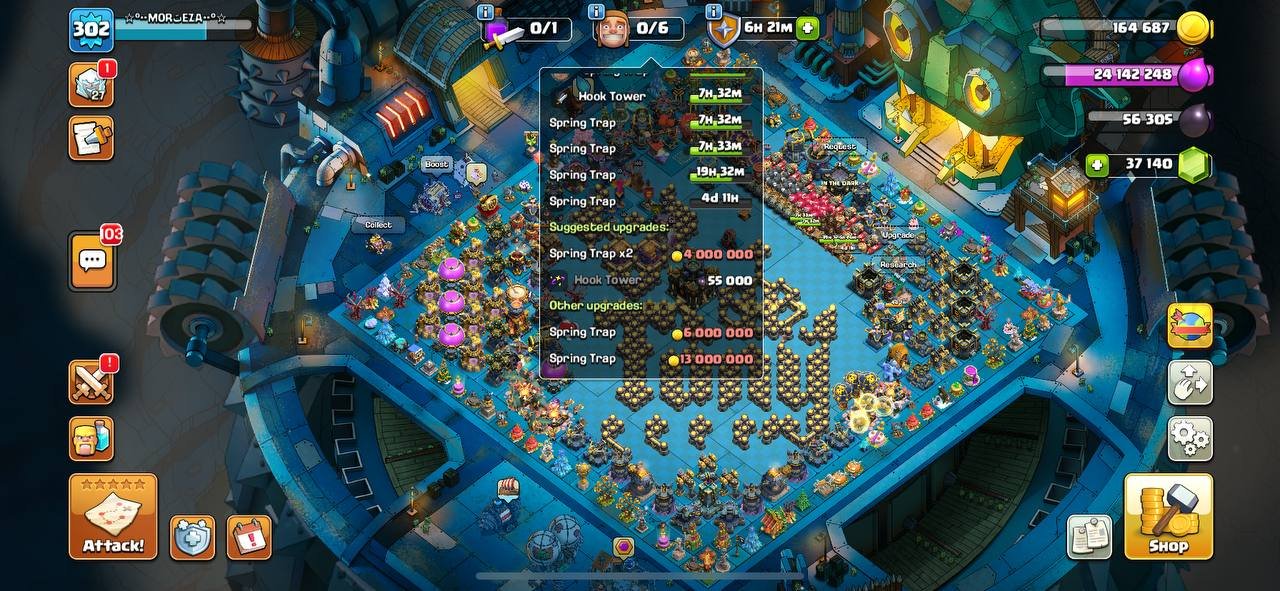This screenshot has height=591, width=1280.
Task: Select suggested Spring Trap x2 upgrade
Action: tap(651, 254)
